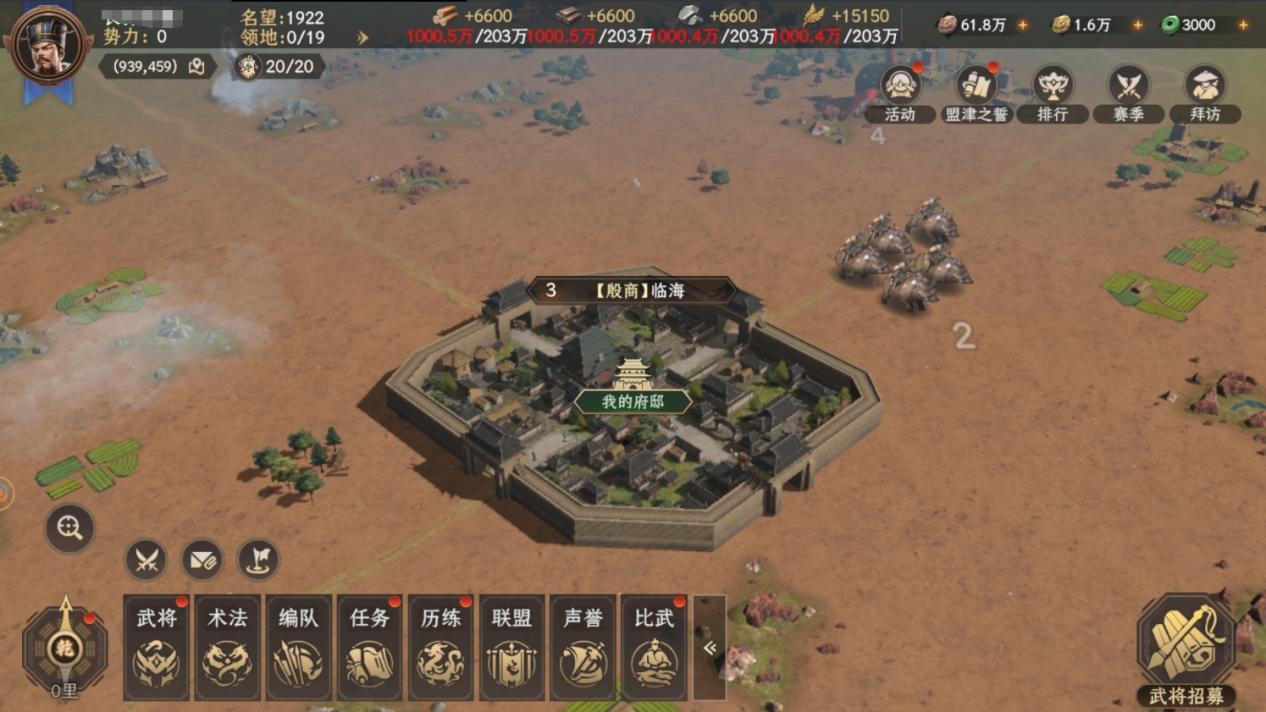Viewport: 1266px width, 712px height.
Task: Open the 声誉 reputation menu
Action: [x=582, y=647]
